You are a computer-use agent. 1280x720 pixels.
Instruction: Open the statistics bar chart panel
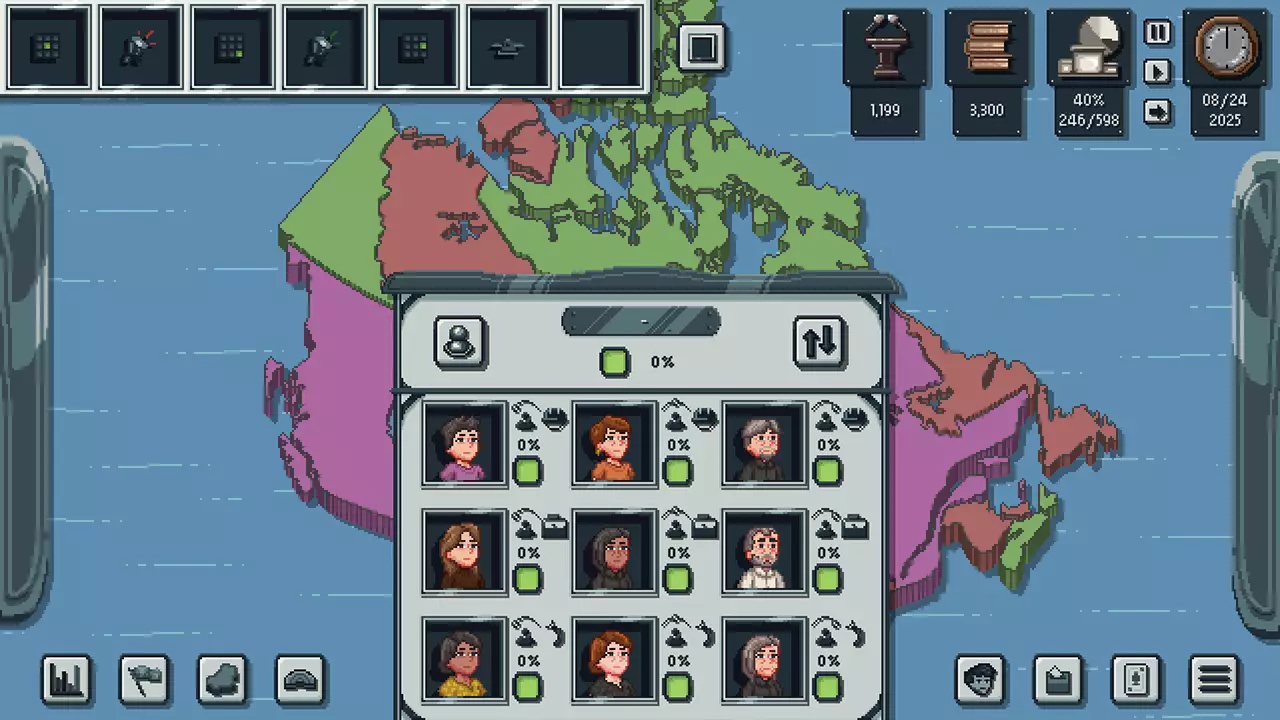coord(65,680)
